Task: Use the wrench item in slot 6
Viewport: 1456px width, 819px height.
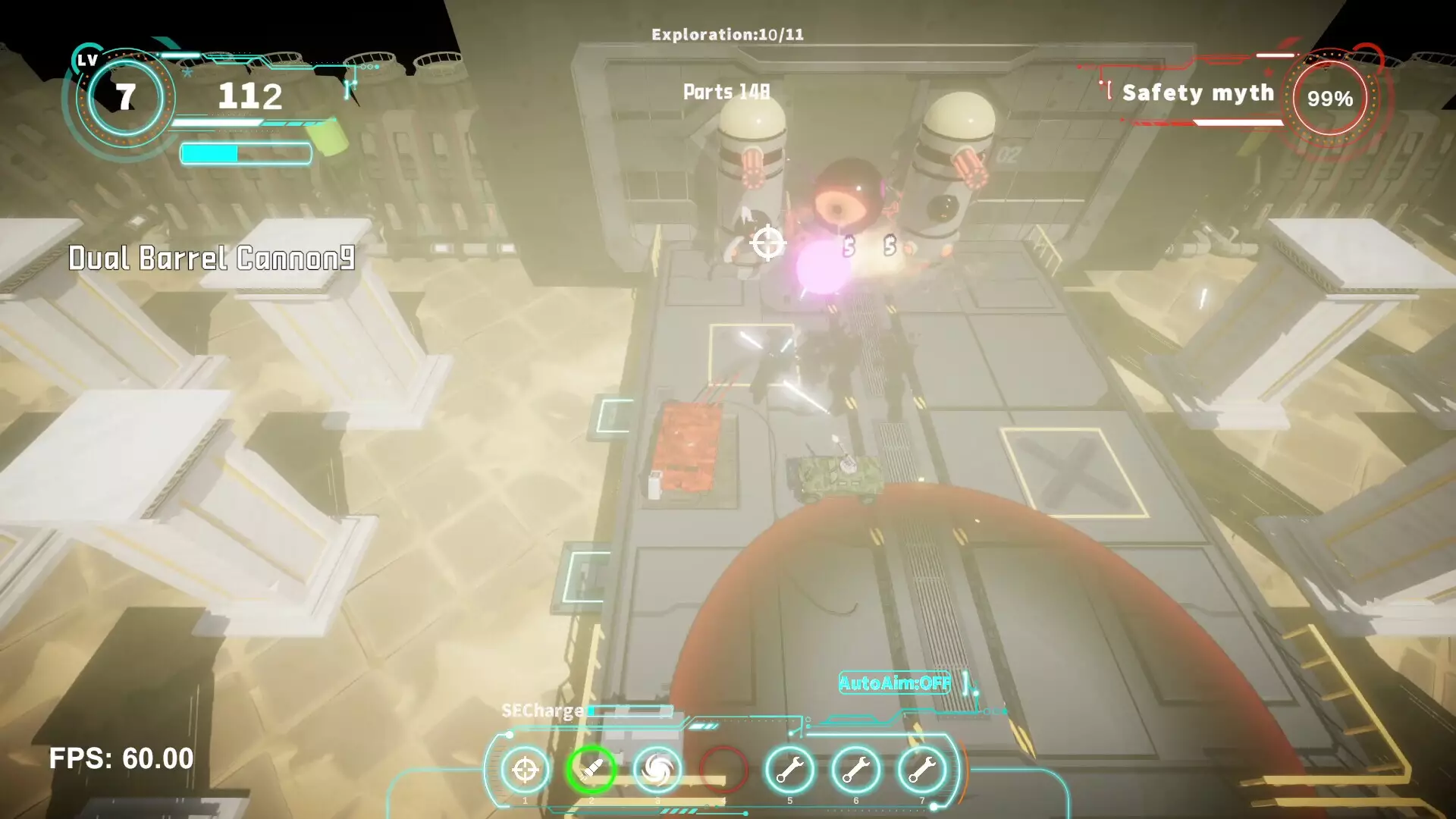Action: point(856,770)
